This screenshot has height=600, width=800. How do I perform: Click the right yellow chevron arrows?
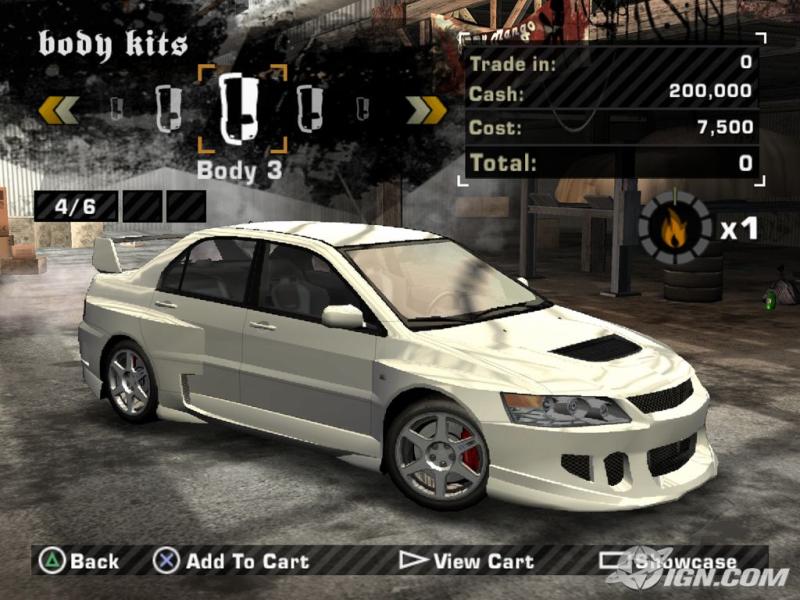(426, 109)
